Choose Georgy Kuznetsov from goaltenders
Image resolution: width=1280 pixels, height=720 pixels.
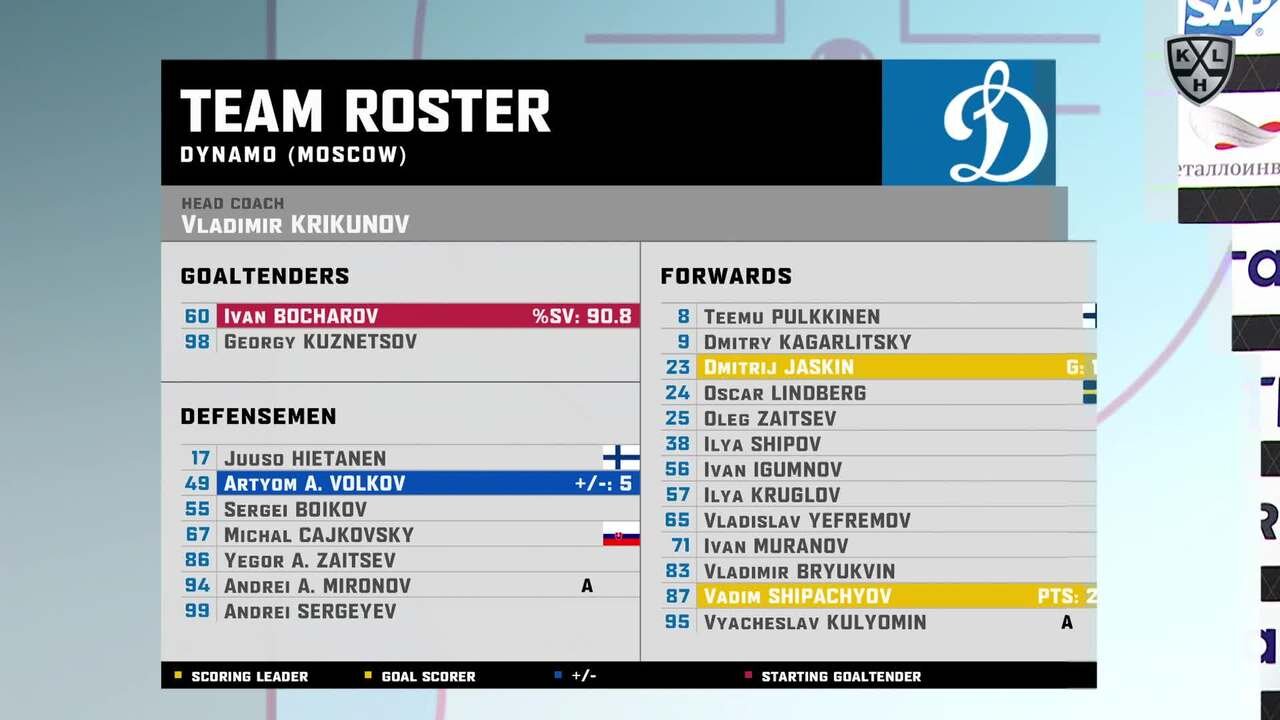tap(410, 342)
